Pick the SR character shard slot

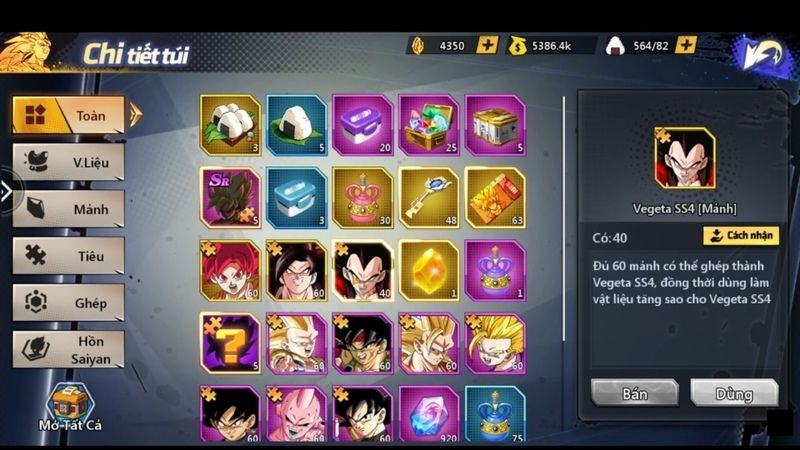pos(230,197)
